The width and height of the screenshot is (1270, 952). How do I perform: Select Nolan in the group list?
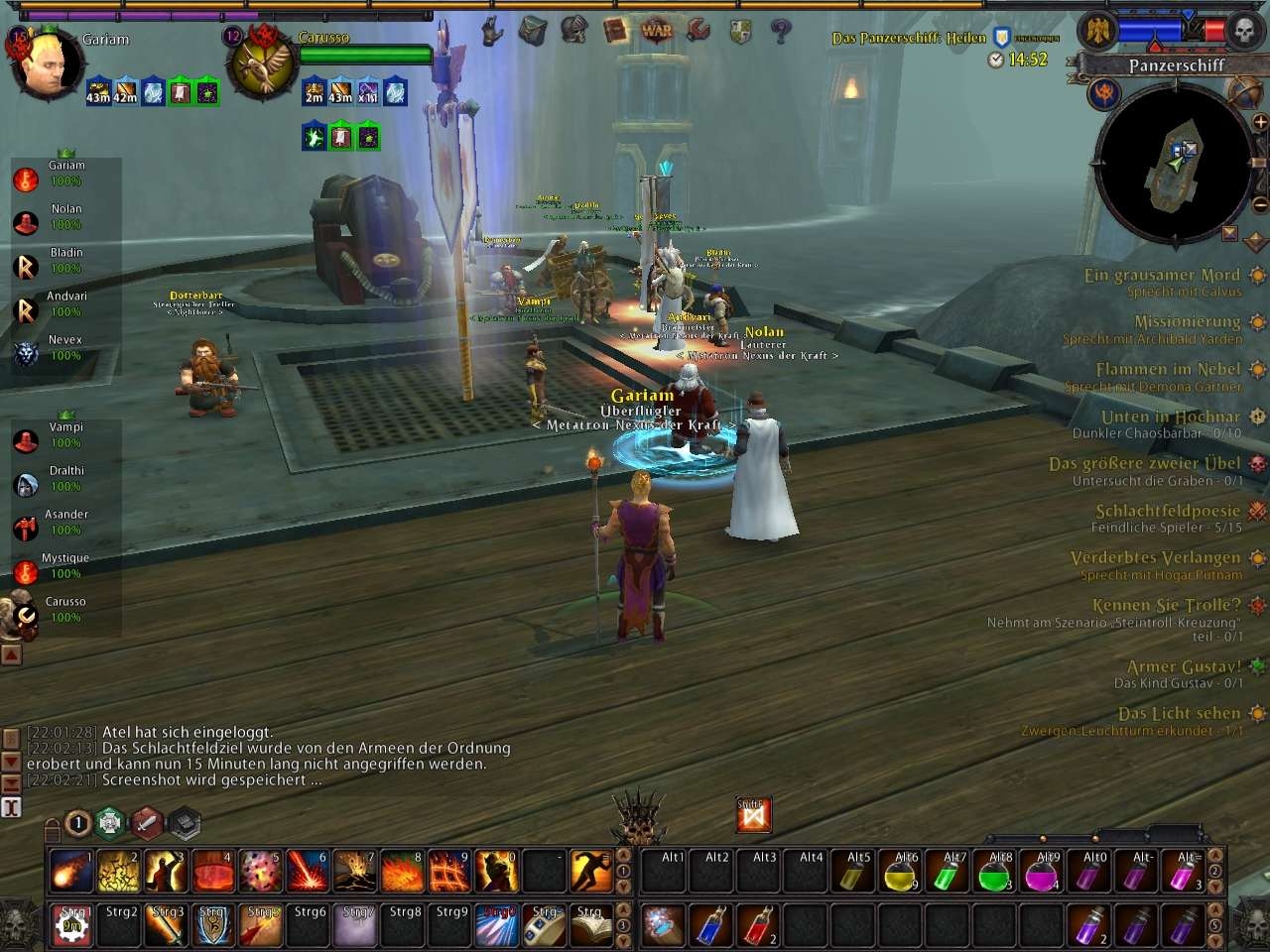click(66, 209)
